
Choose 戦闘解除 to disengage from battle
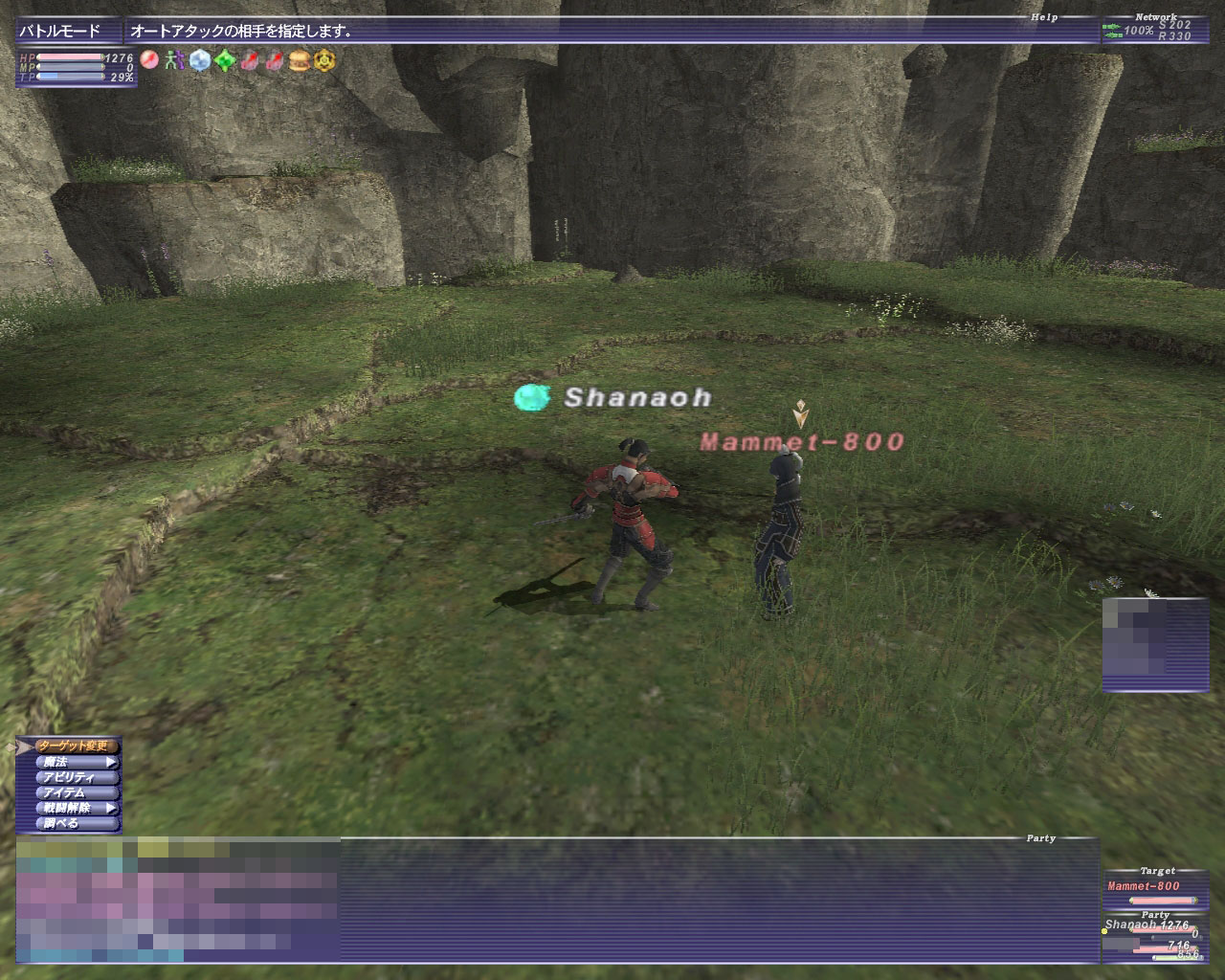pyautogui.click(x=77, y=808)
